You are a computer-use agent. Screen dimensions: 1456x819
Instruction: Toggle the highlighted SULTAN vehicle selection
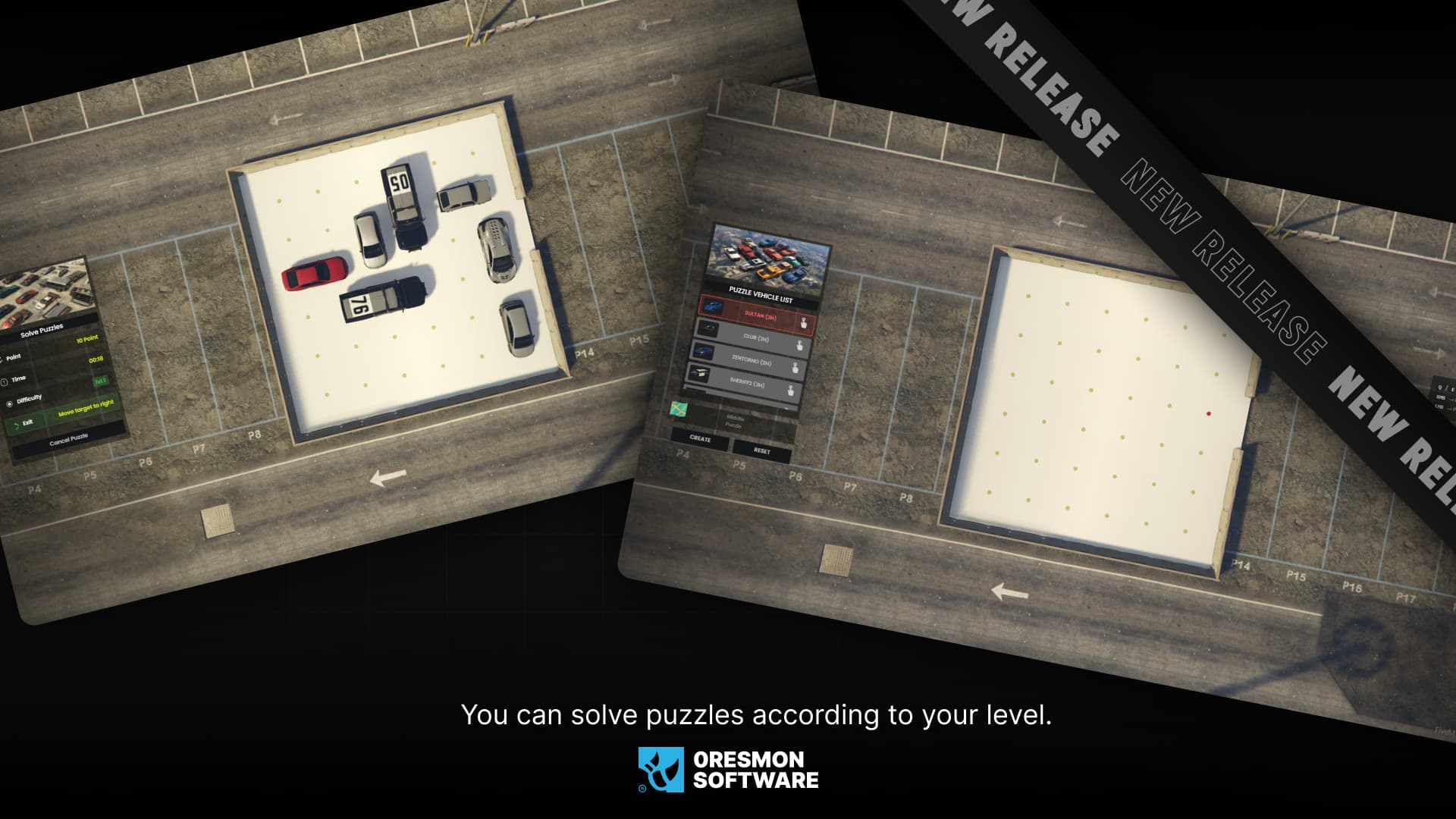(x=761, y=315)
